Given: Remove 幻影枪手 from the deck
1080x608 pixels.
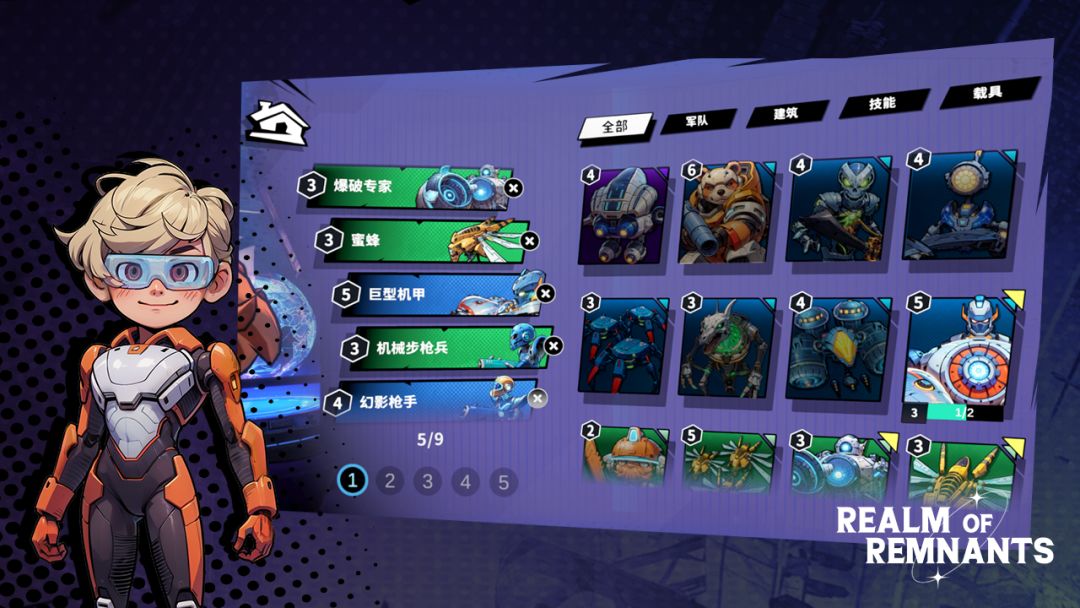Looking at the screenshot, I should click(538, 399).
